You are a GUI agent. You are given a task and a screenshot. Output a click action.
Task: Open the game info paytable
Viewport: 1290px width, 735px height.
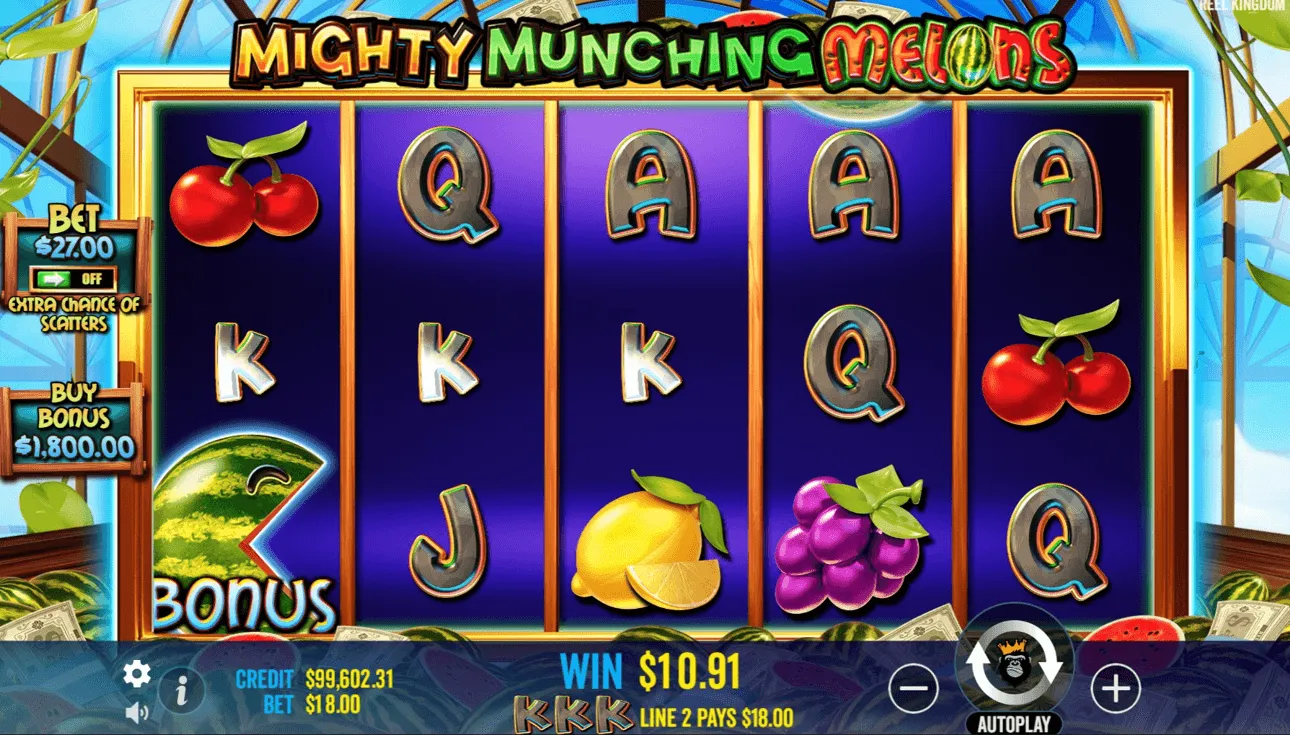[180, 688]
